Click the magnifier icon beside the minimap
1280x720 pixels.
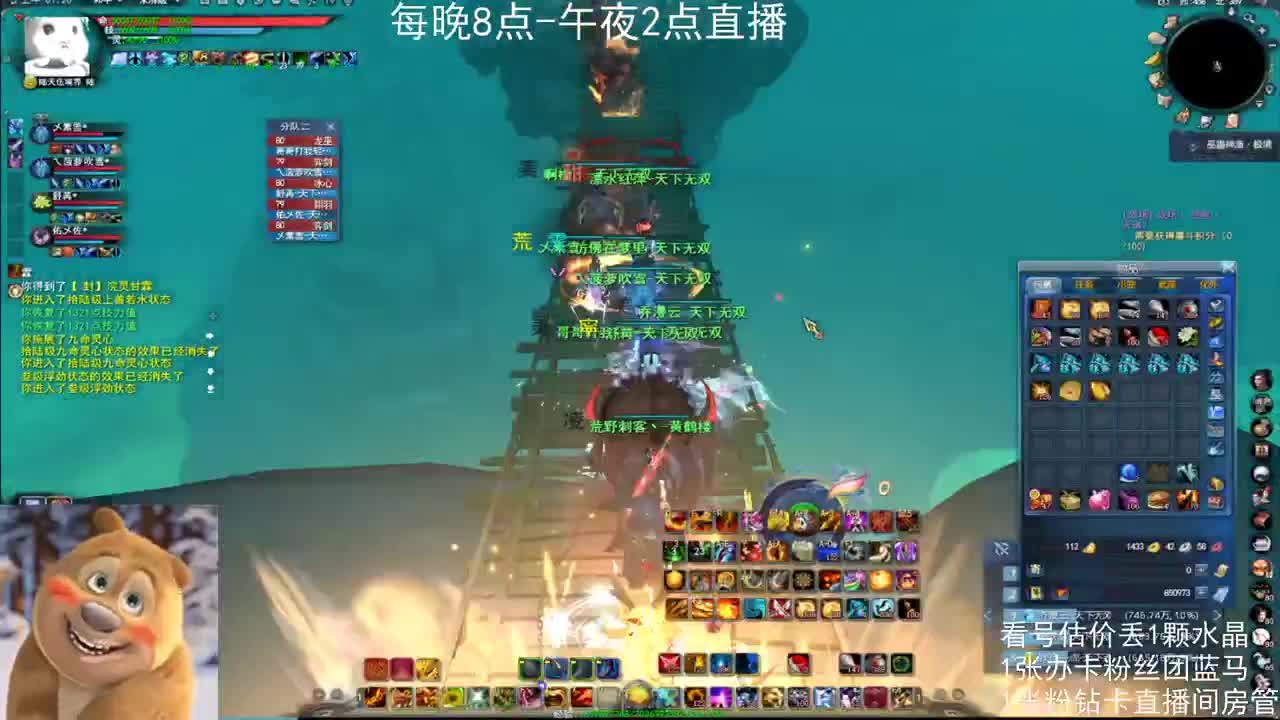click(x=1248, y=18)
